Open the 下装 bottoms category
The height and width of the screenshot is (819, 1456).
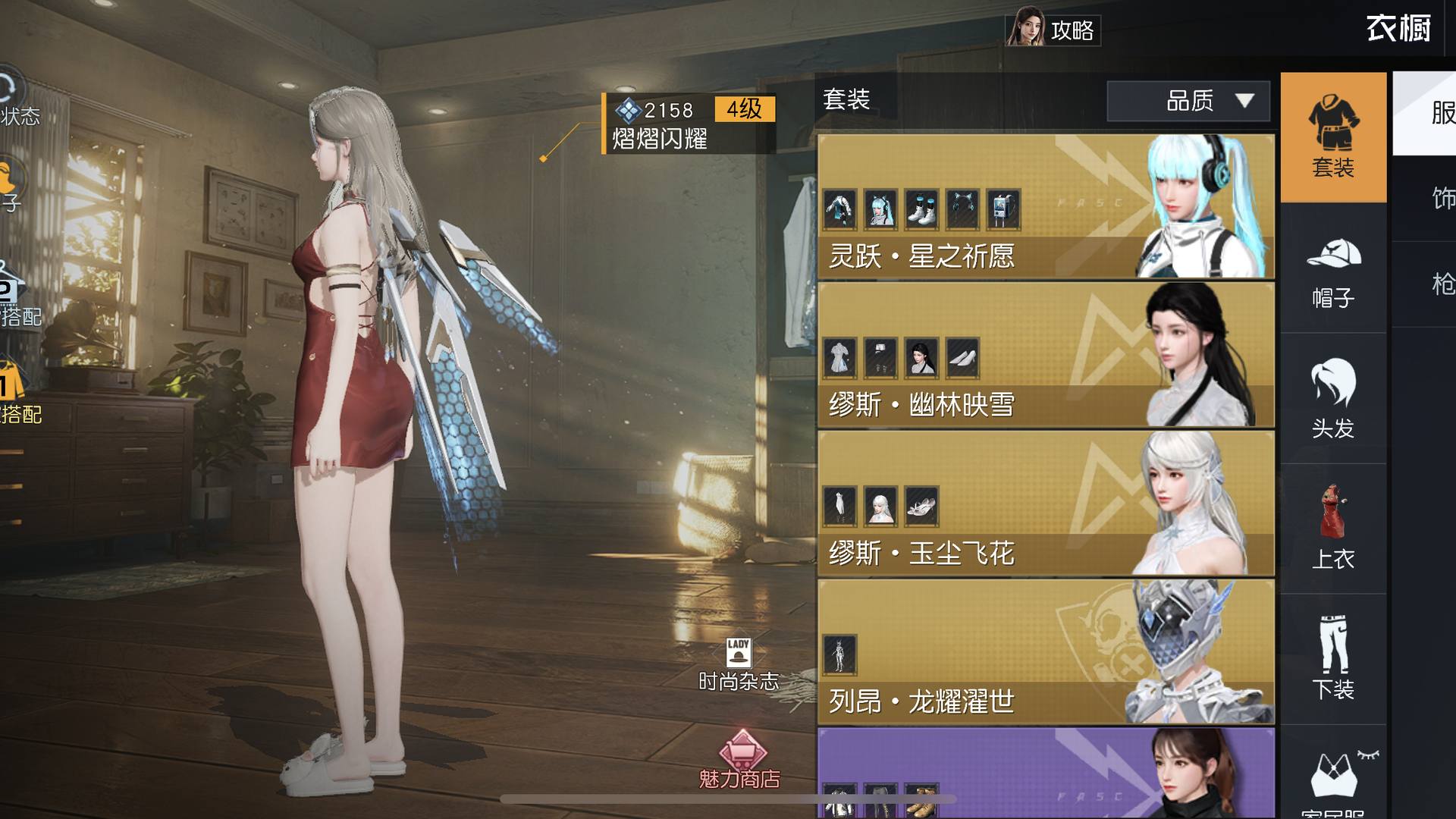(1333, 658)
